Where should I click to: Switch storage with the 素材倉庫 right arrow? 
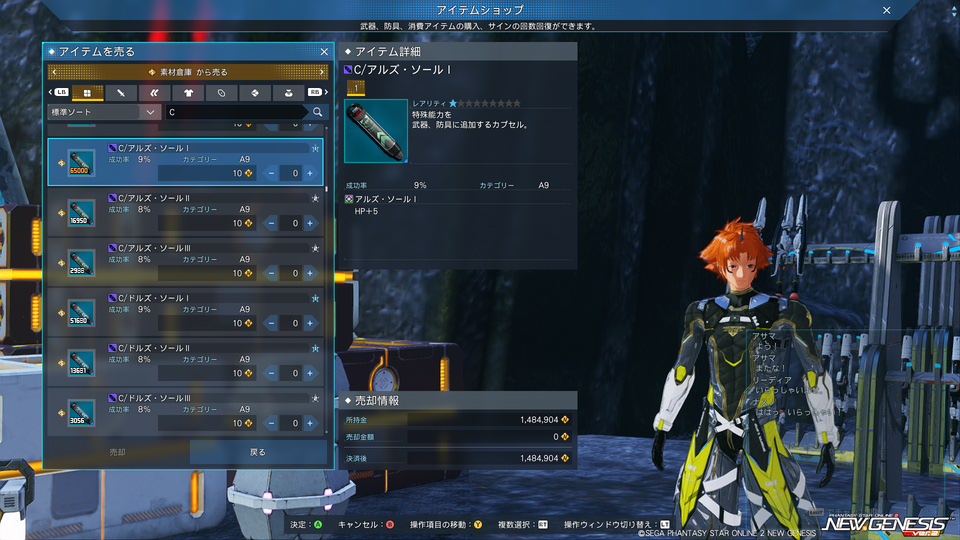pyautogui.click(x=322, y=72)
